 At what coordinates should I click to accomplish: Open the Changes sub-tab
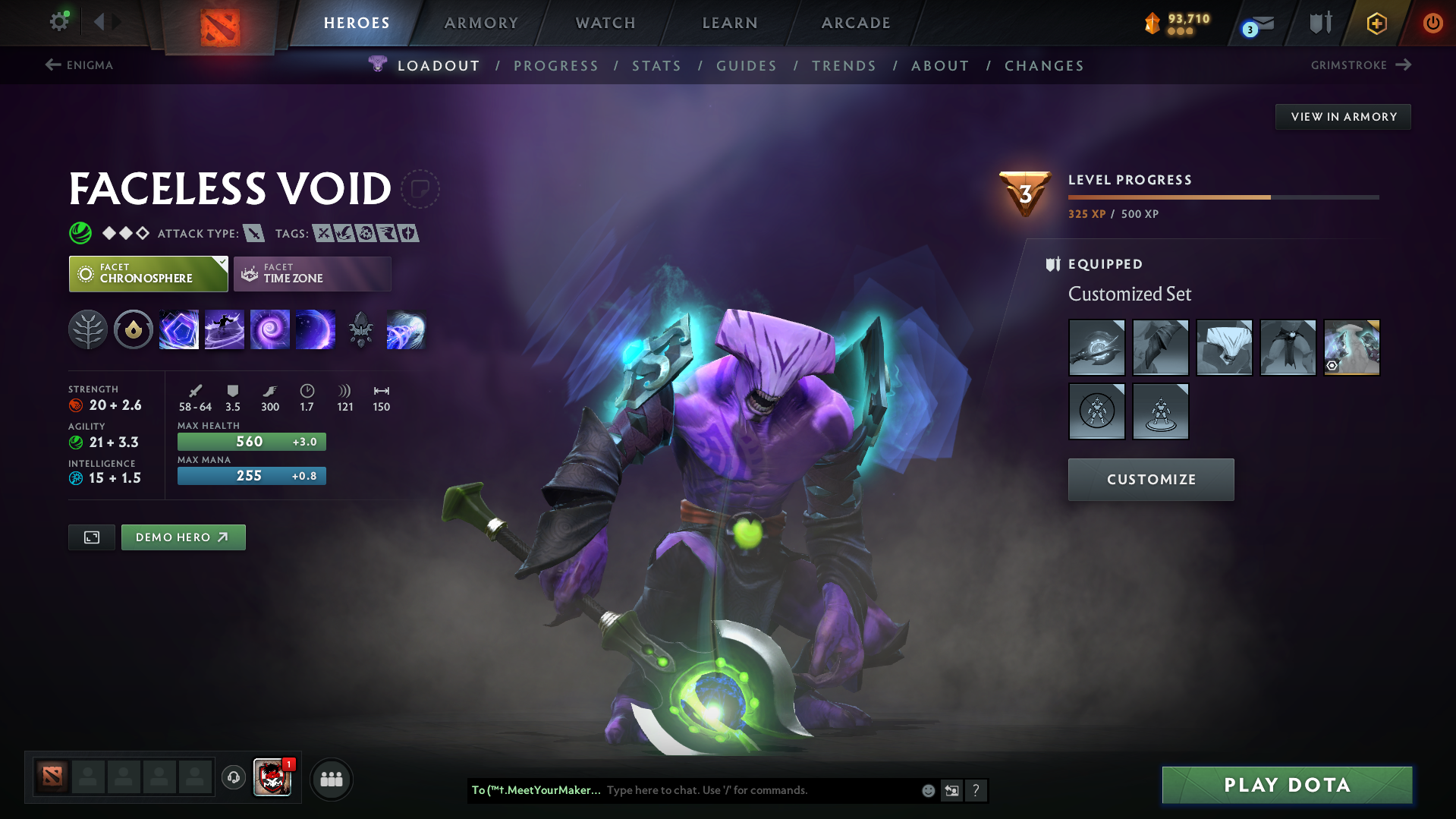[x=1044, y=66]
